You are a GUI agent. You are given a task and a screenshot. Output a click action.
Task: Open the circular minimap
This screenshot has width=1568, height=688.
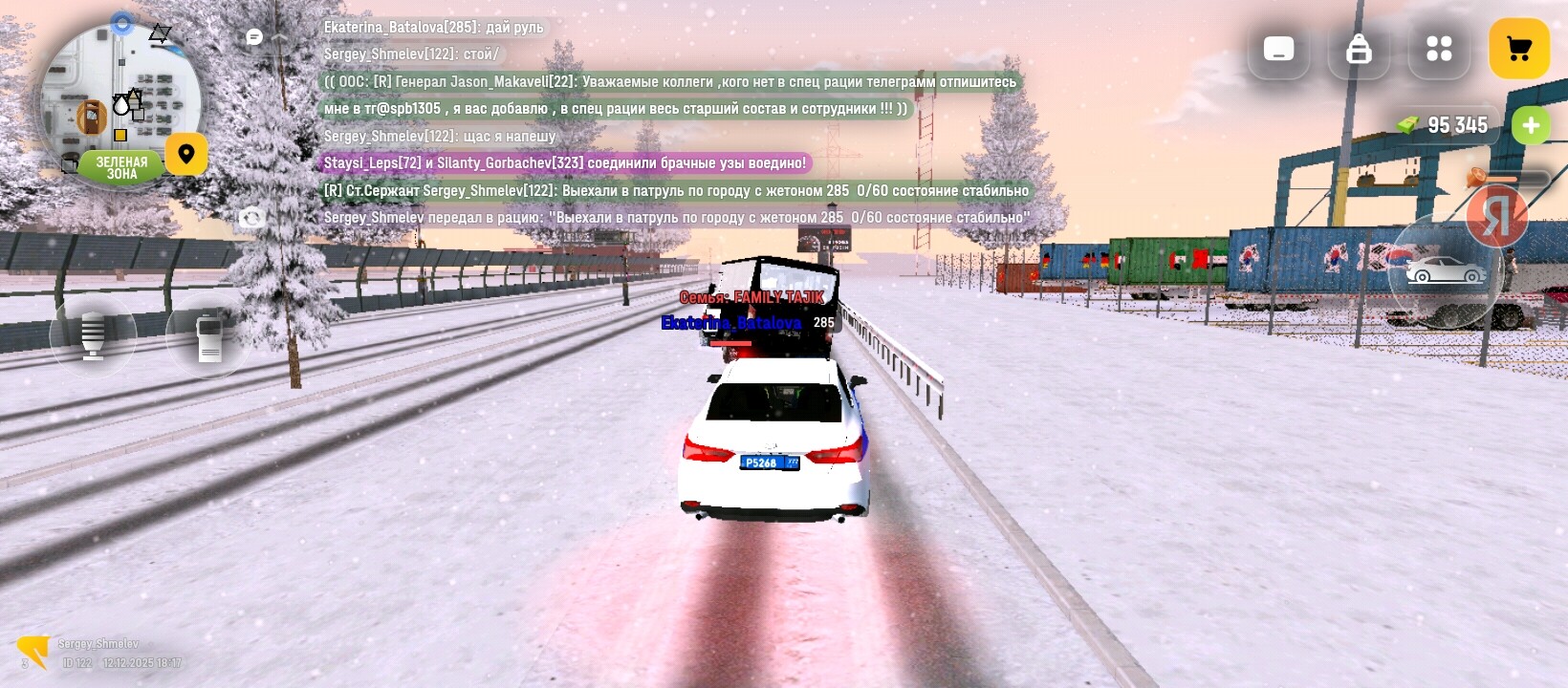pos(120,96)
